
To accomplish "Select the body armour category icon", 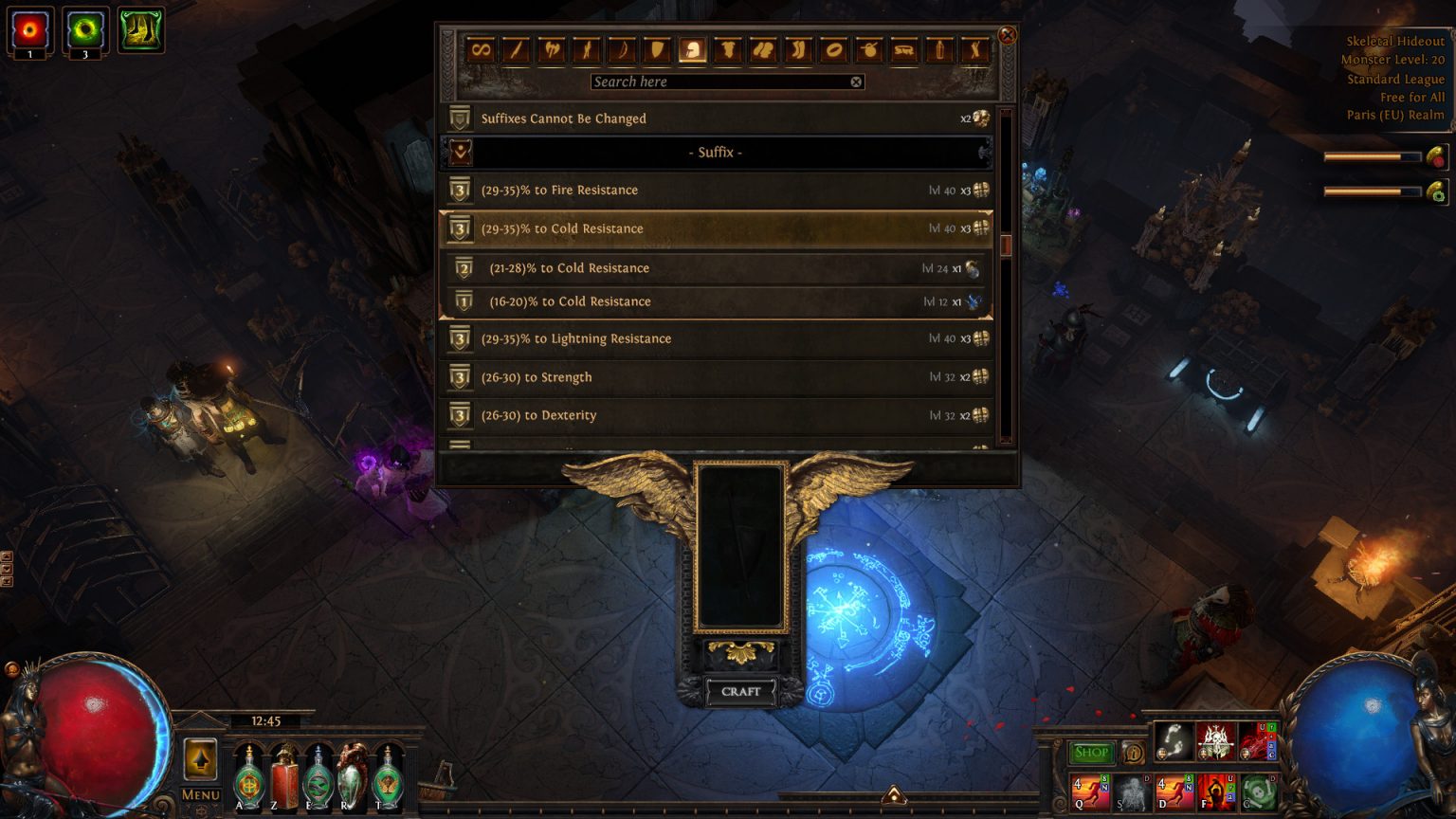I will 726,50.
